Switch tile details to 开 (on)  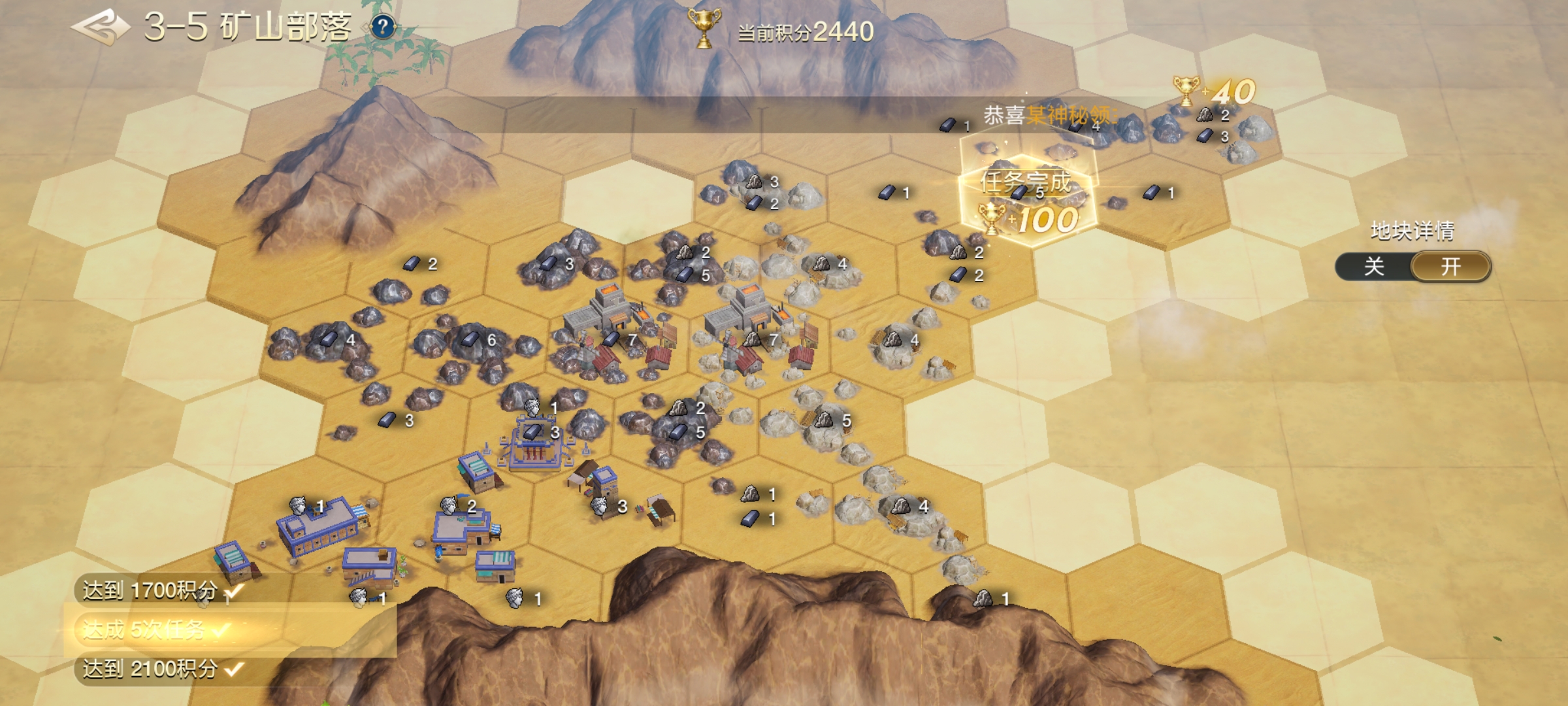click(1450, 267)
